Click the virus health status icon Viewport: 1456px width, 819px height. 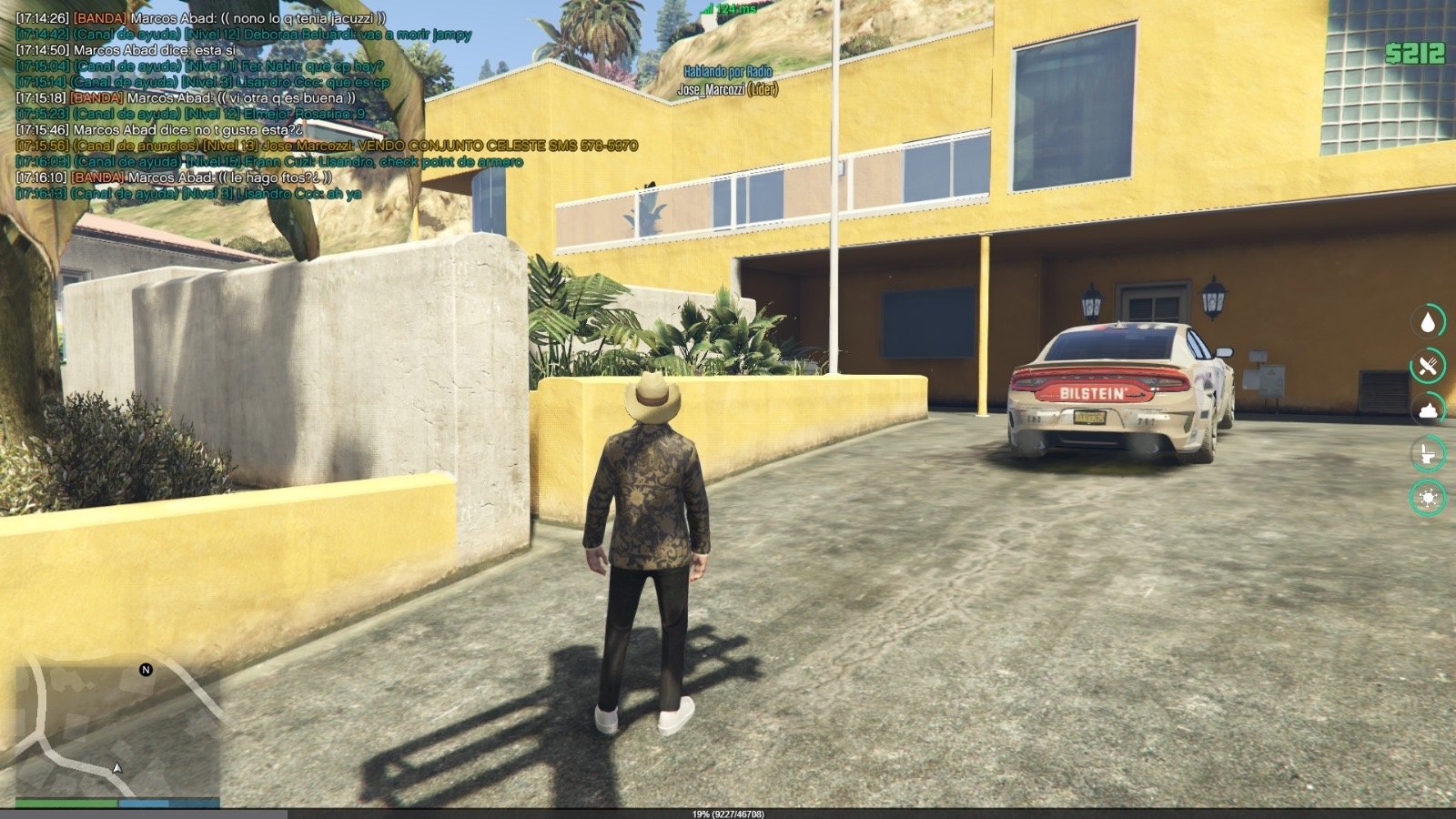point(1428,498)
